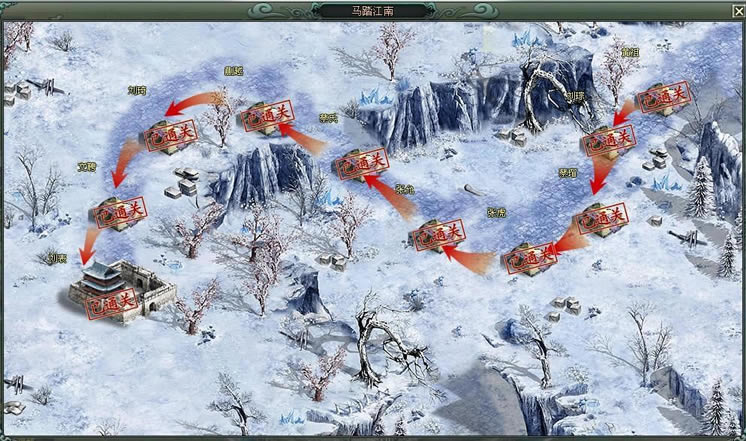Select the 黄祖 stage node
The width and height of the screenshot is (746, 441).
tap(663, 97)
